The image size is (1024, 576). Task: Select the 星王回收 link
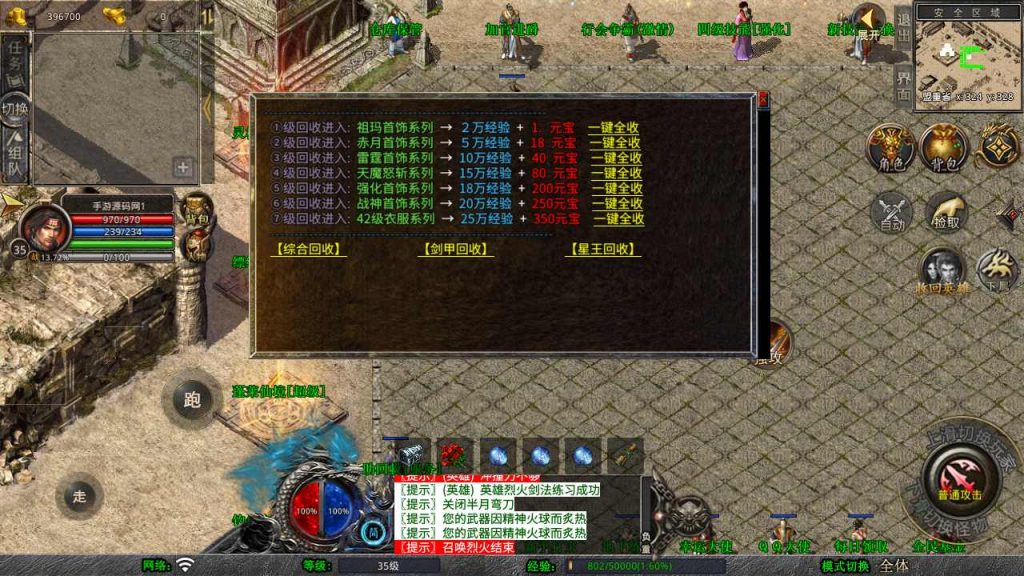pos(603,250)
